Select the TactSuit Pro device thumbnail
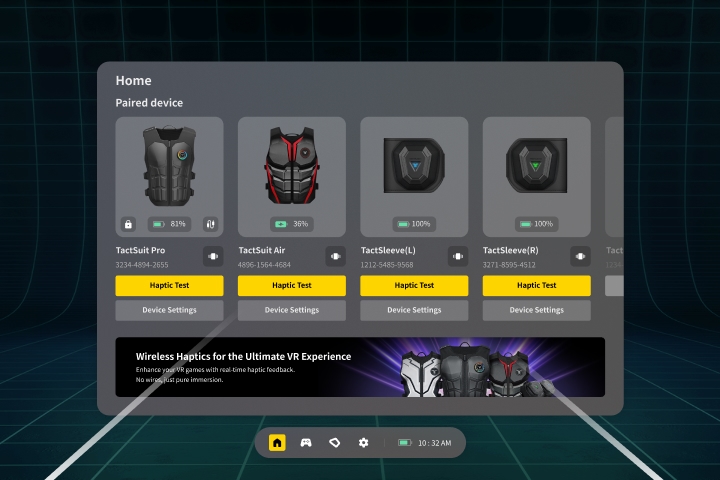The width and height of the screenshot is (720, 480). point(169,165)
